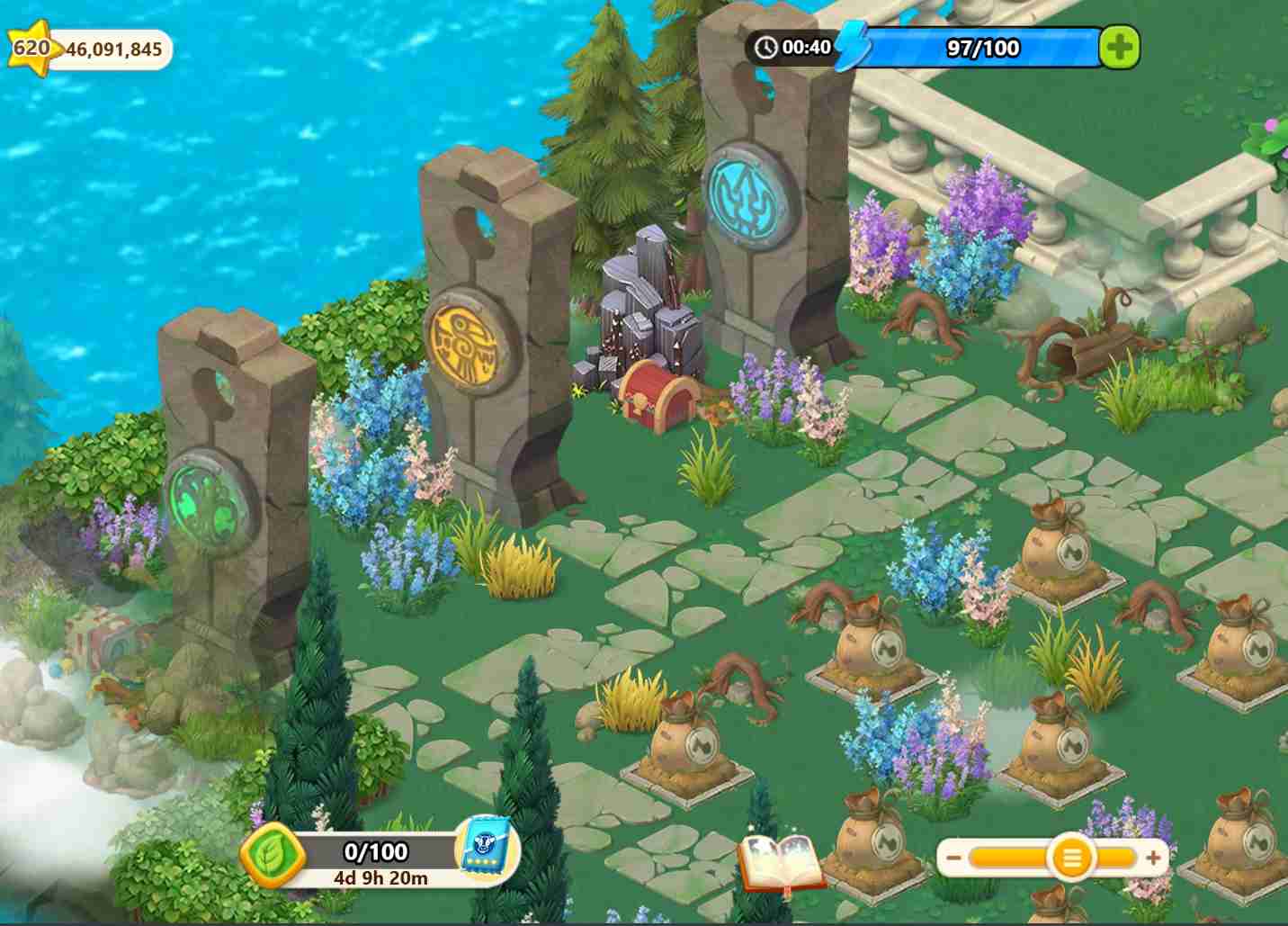Zoom out with the minus button
This screenshot has height=926, width=1288.
click(953, 858)
